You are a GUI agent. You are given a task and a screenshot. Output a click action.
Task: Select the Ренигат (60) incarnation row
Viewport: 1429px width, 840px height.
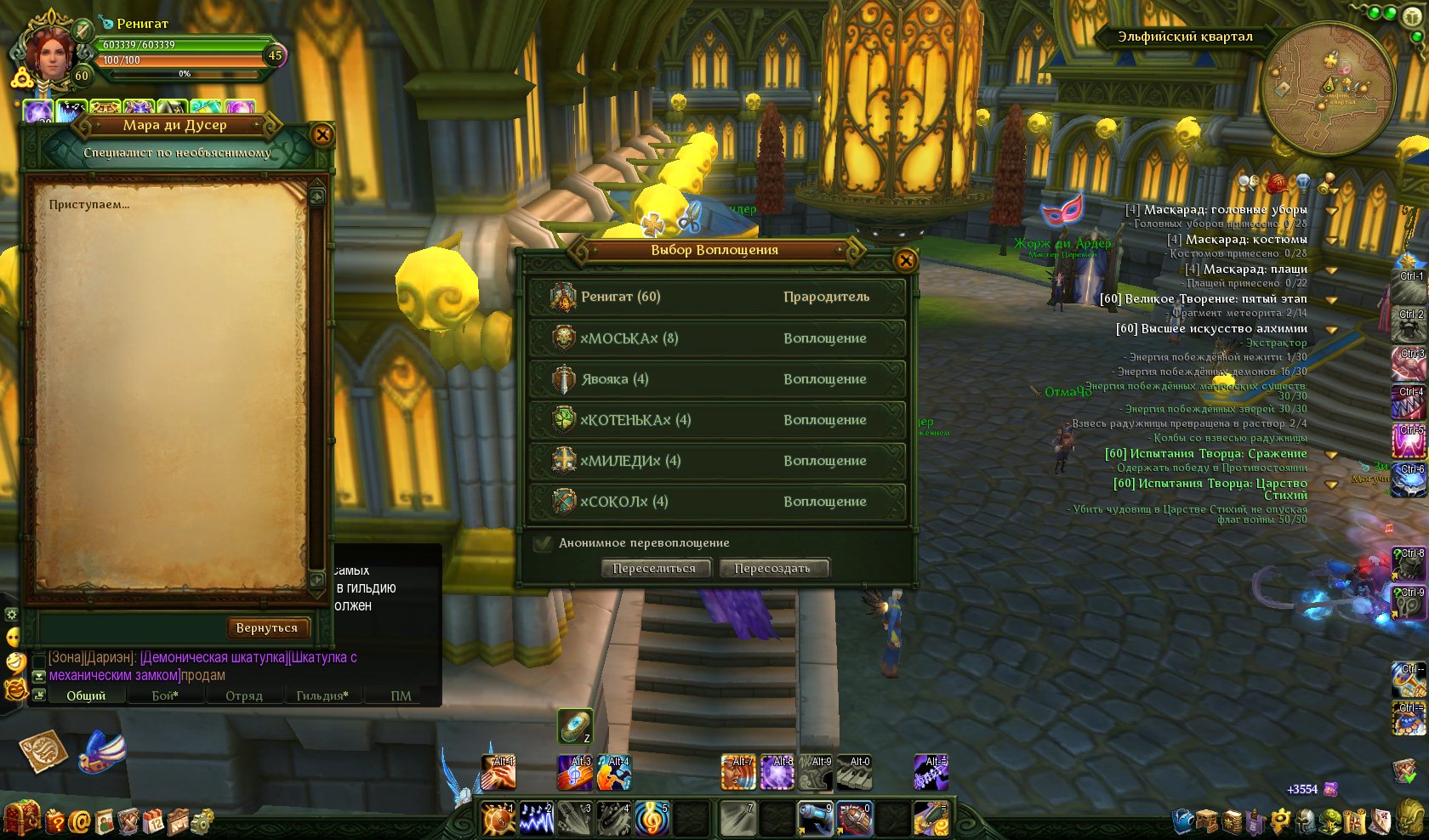[x=716, y=297]
